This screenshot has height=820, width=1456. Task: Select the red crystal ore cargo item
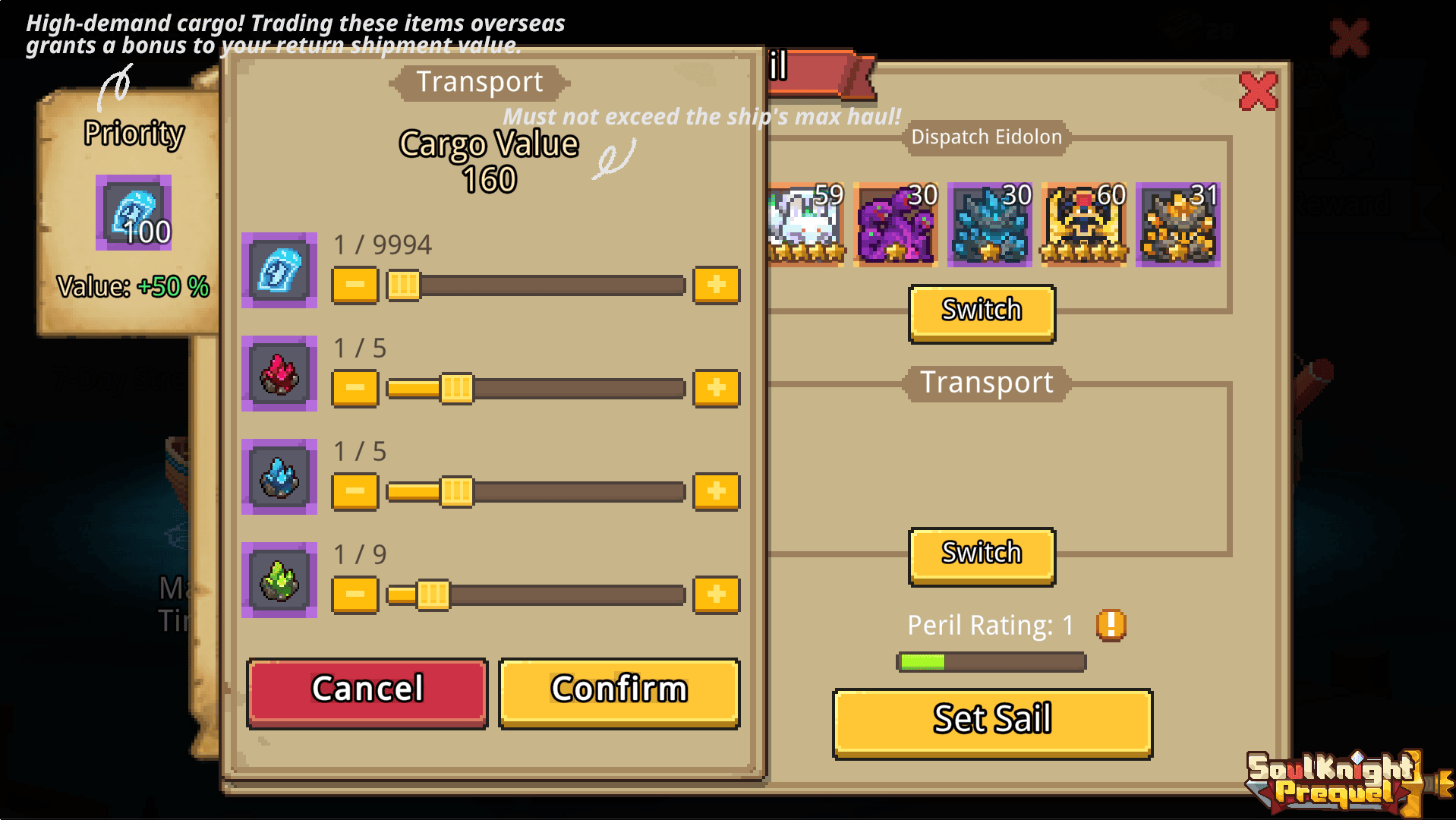pyautogui.click(x=279, y=375)
